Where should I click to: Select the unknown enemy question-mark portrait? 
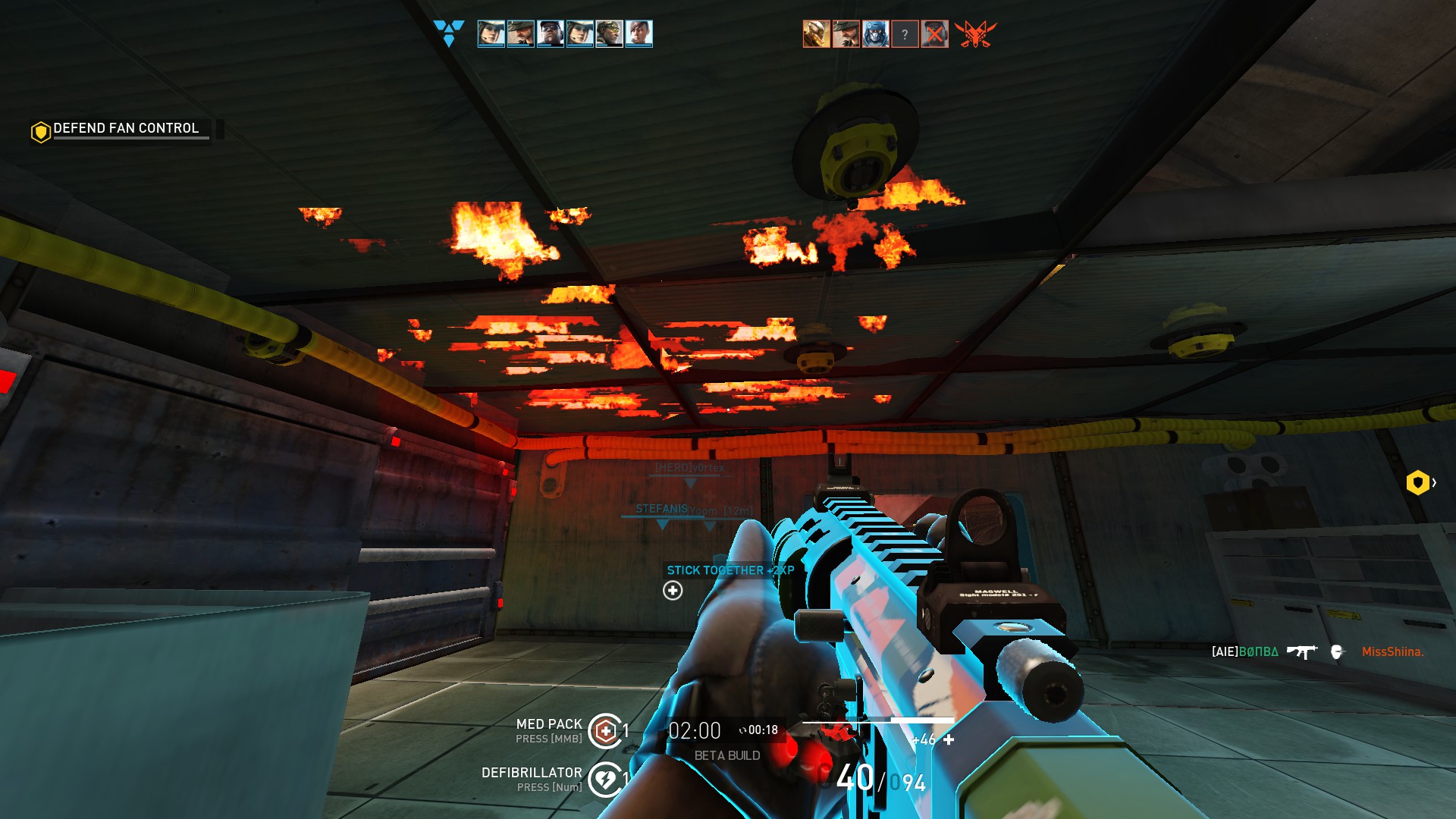click(x=905, y=34)
